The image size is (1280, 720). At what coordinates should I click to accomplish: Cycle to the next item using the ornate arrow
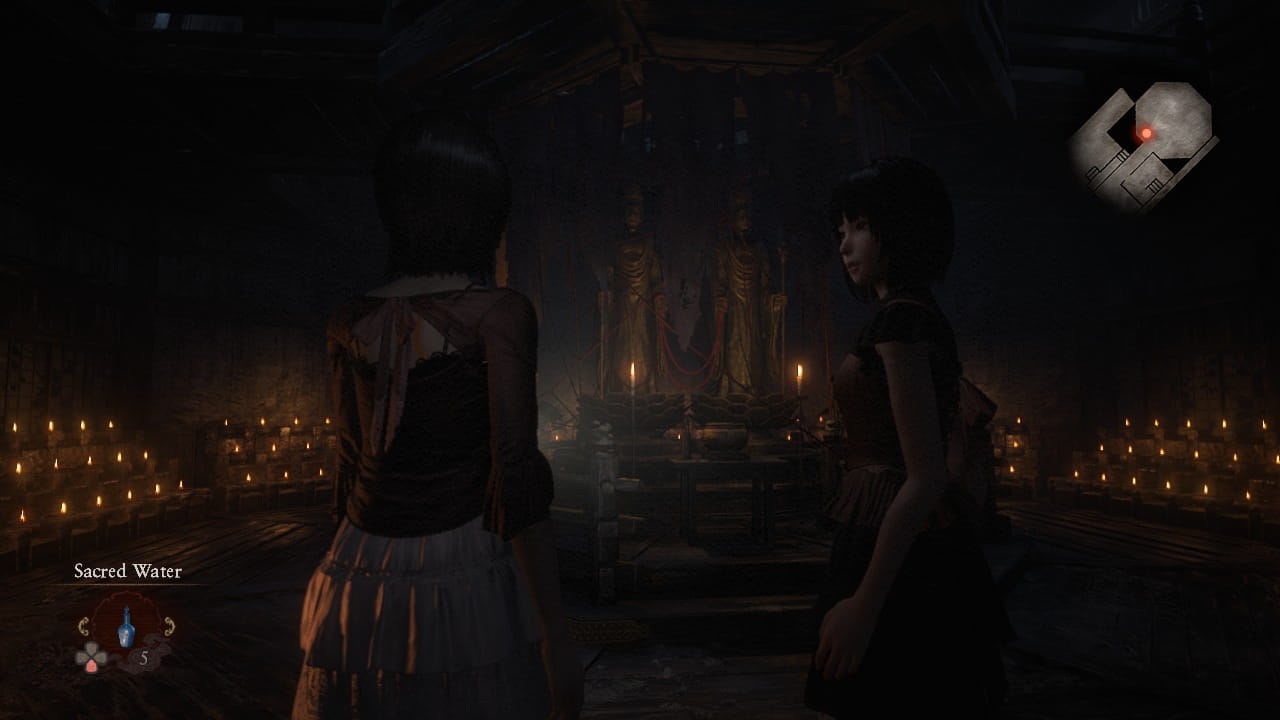[169, 626]
